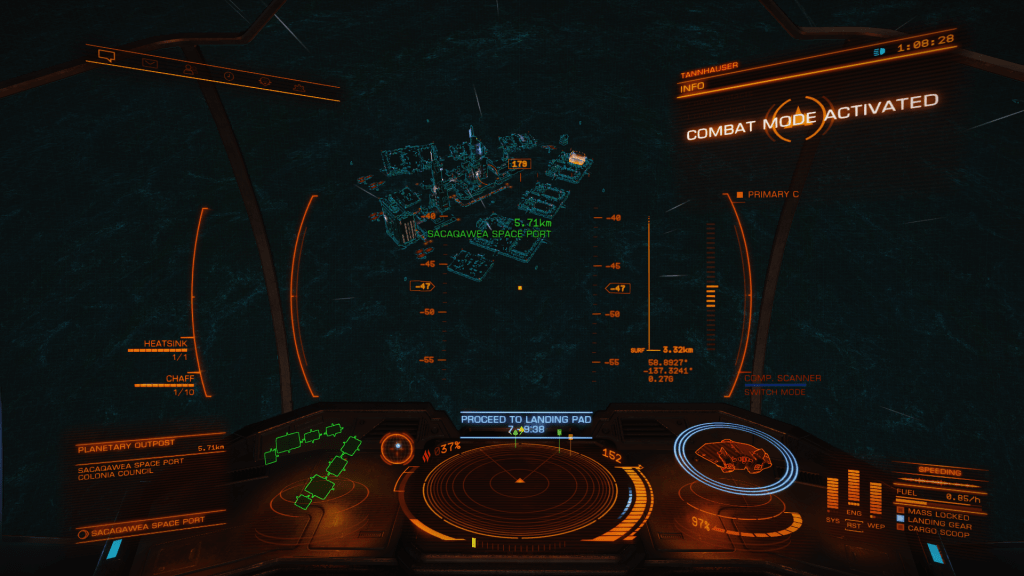Select the RST power reset button
Viewport: 1024px width, 576px height.
click(x=854, y=523)
